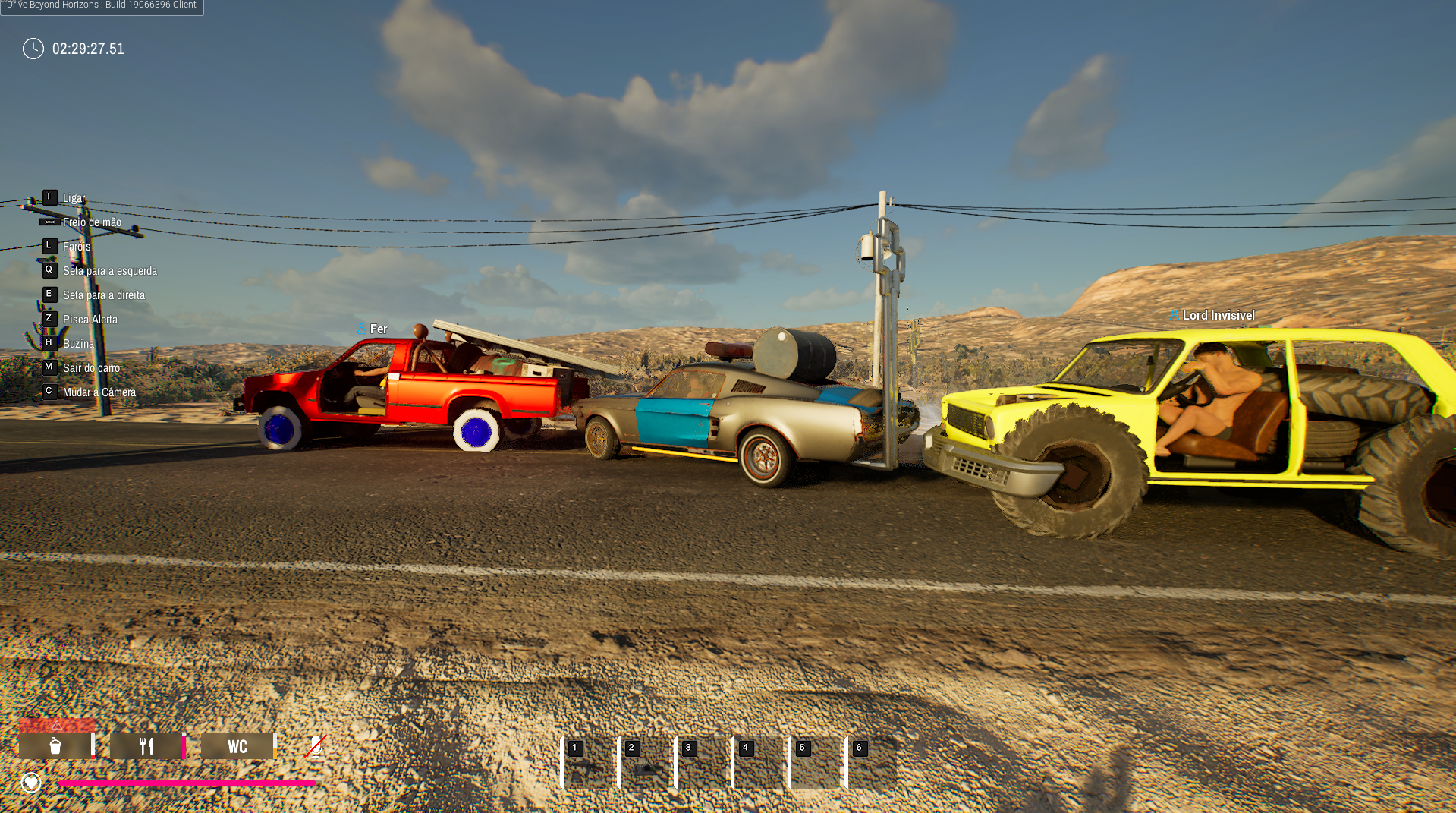Select the WC bathroom need indicator
This screenshot has height=813, width=1456.
237,746
